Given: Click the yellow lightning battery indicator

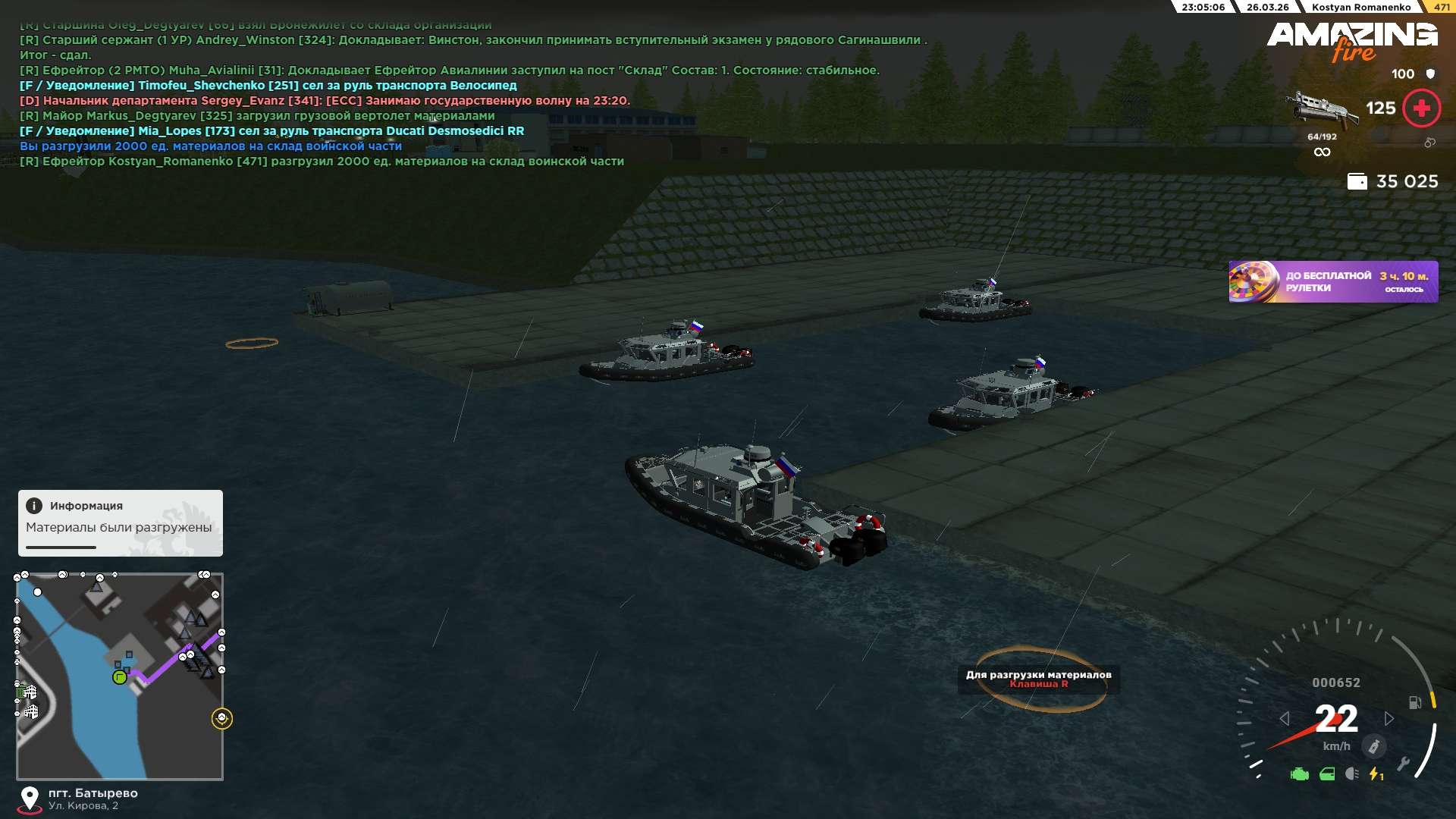Looking at the screenshot, I should (x=1376, y=774).
